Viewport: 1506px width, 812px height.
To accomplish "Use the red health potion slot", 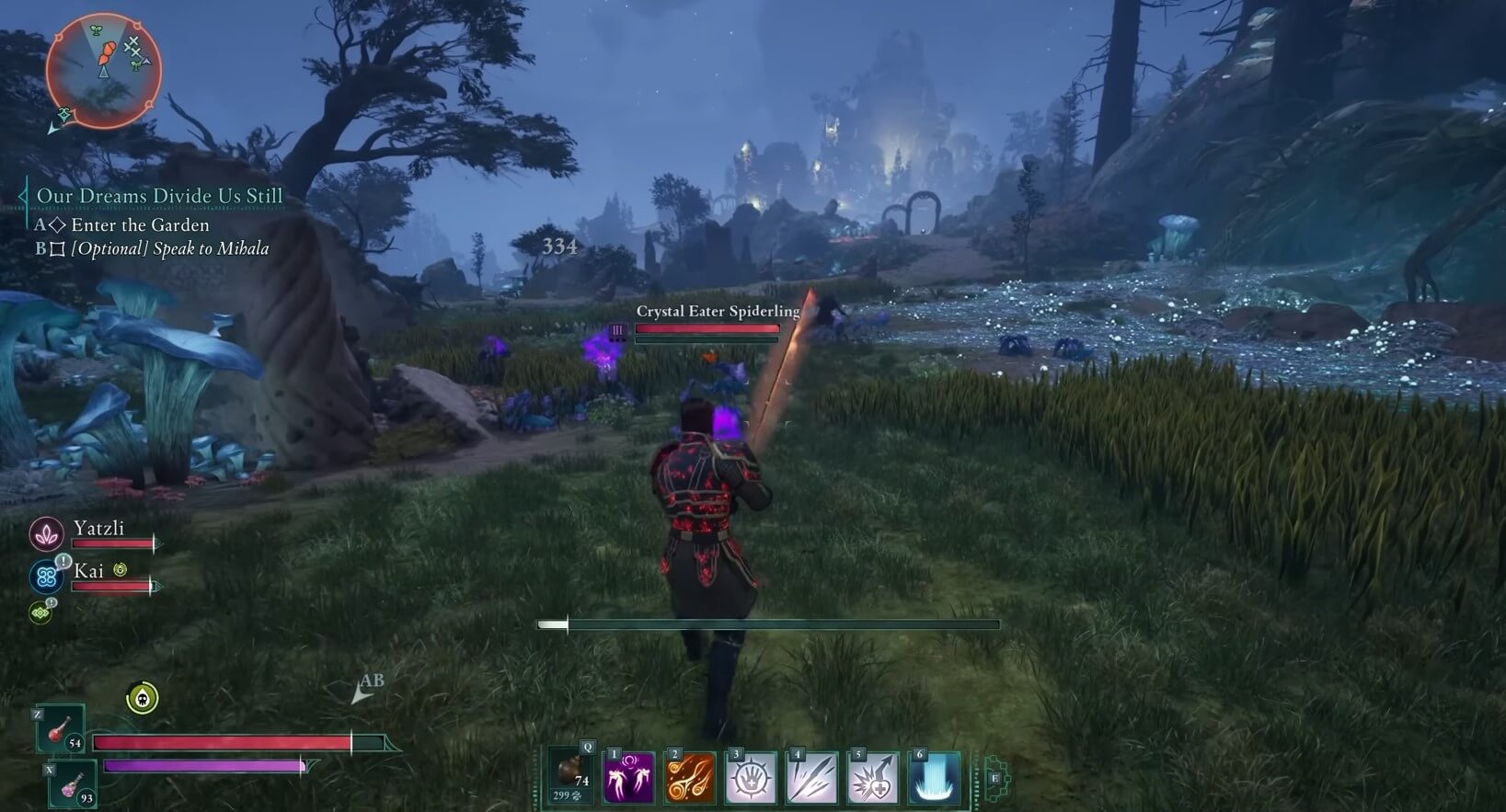I will [x=62, y=730].
